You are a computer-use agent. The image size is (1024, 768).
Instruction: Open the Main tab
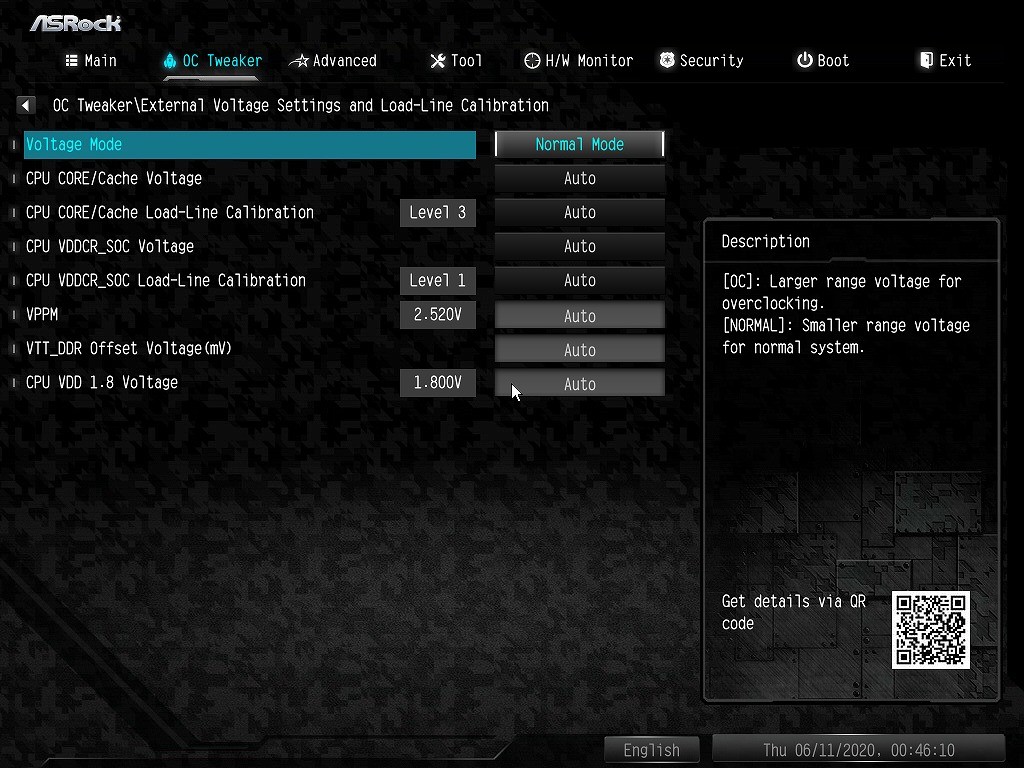(x=91, y=61)
